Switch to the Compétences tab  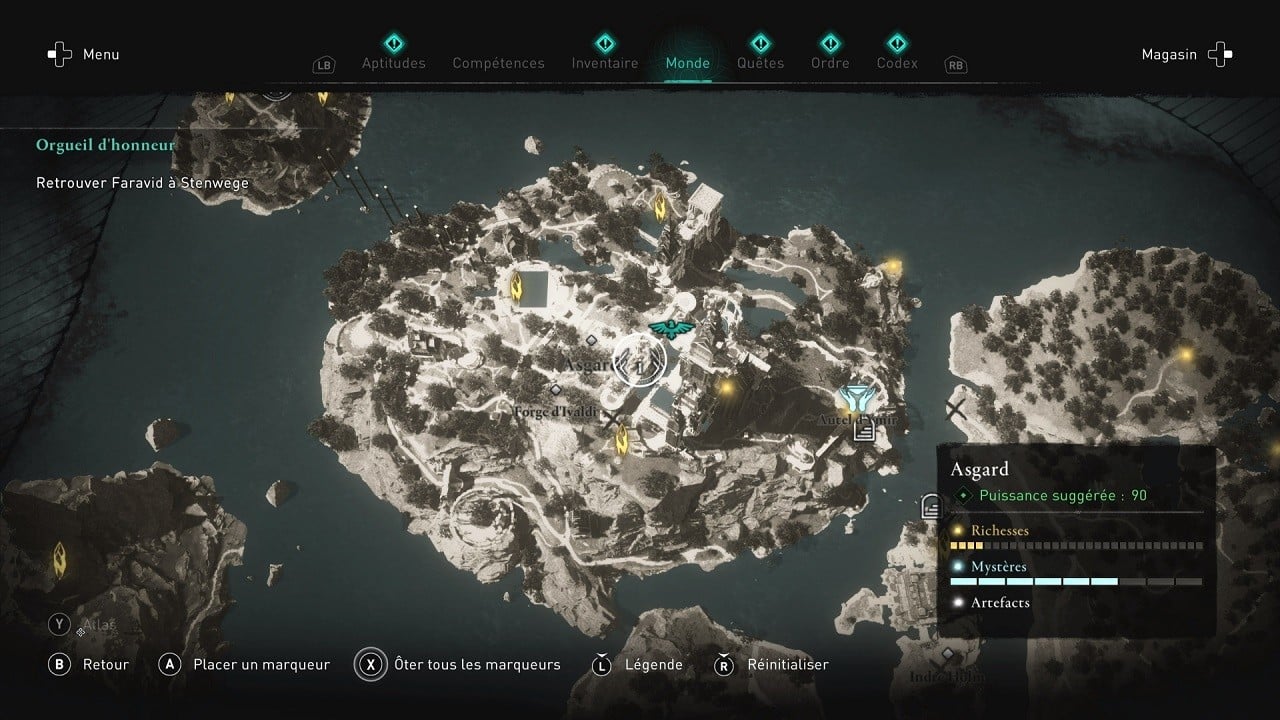pos(497,62)
